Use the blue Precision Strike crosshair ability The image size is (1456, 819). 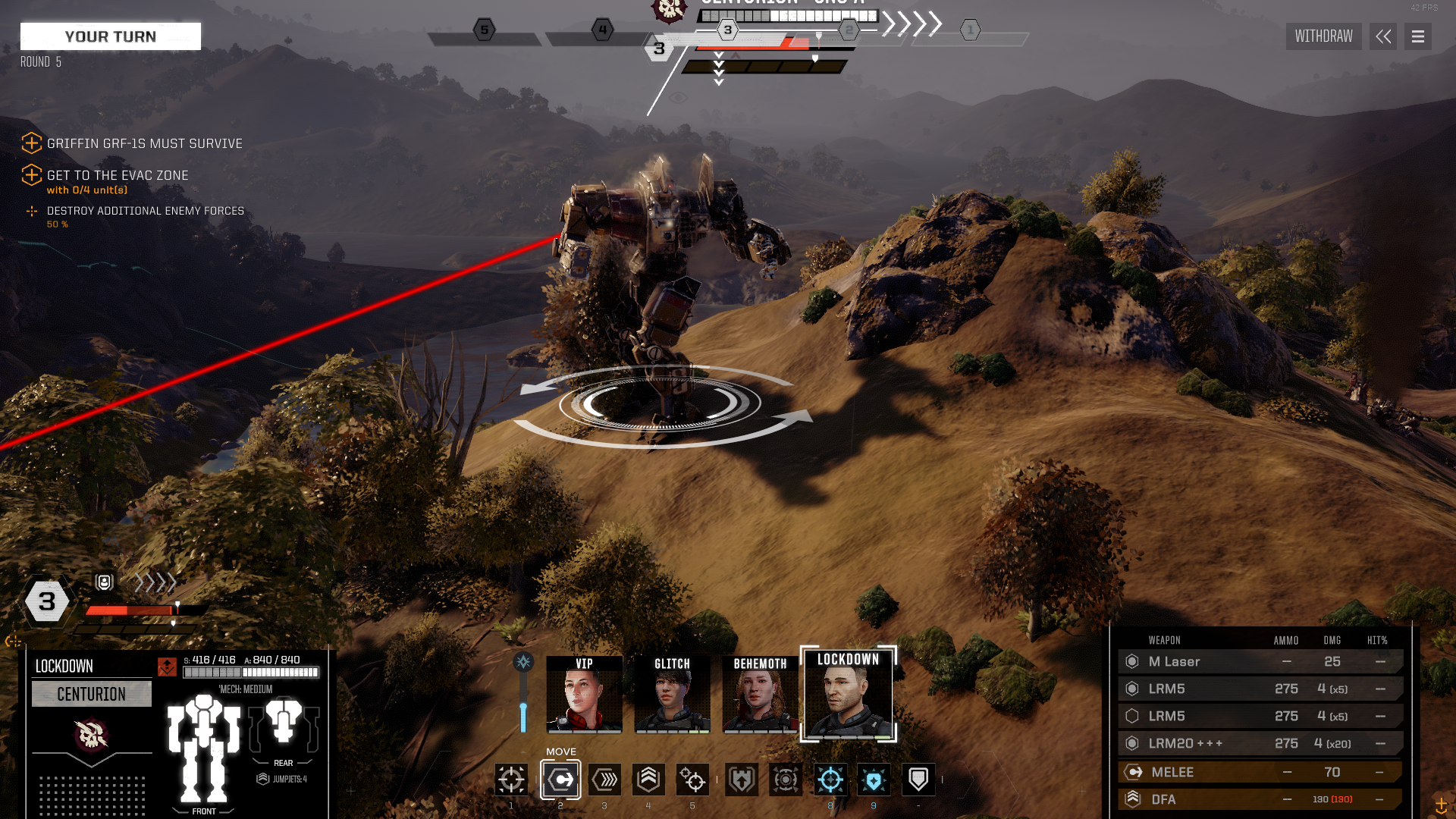830,779
